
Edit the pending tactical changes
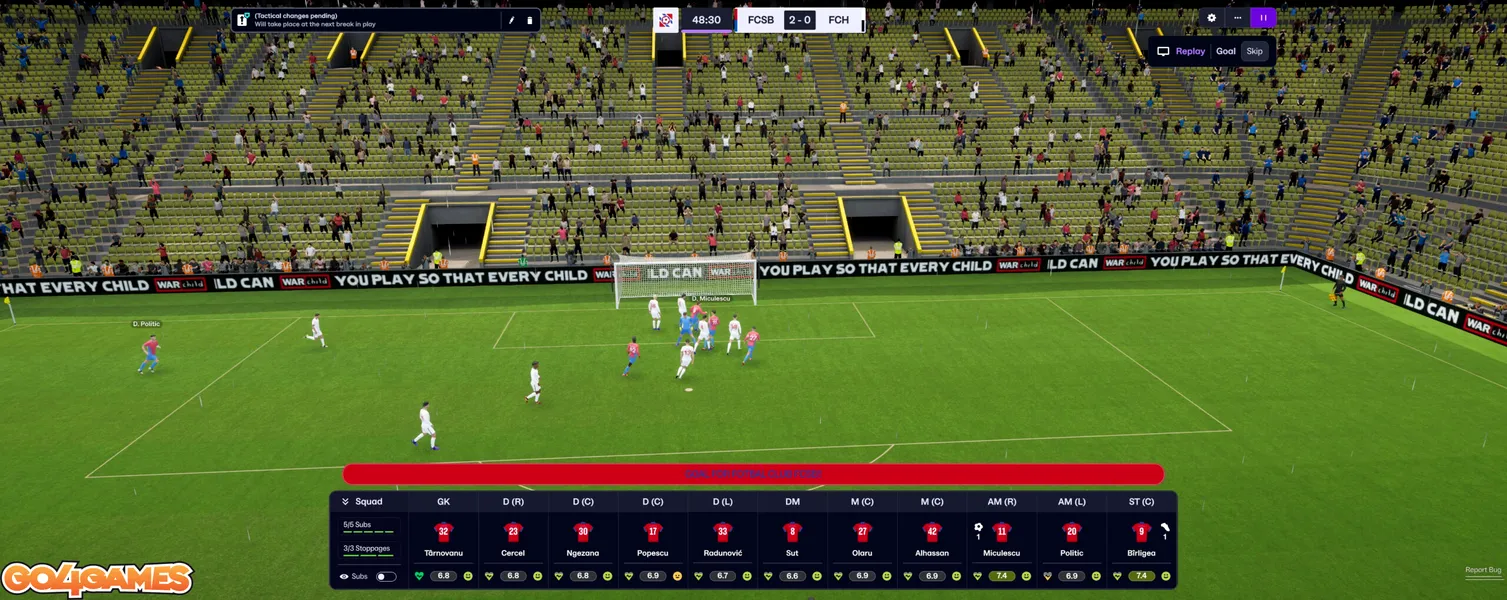[x=511, y=20]
